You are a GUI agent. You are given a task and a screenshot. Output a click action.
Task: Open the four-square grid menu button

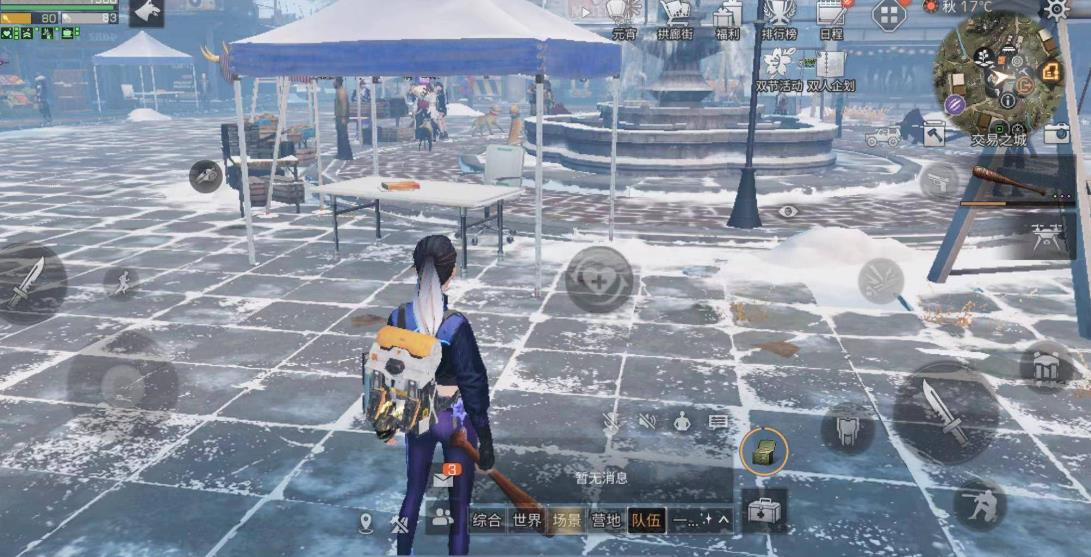888,15
